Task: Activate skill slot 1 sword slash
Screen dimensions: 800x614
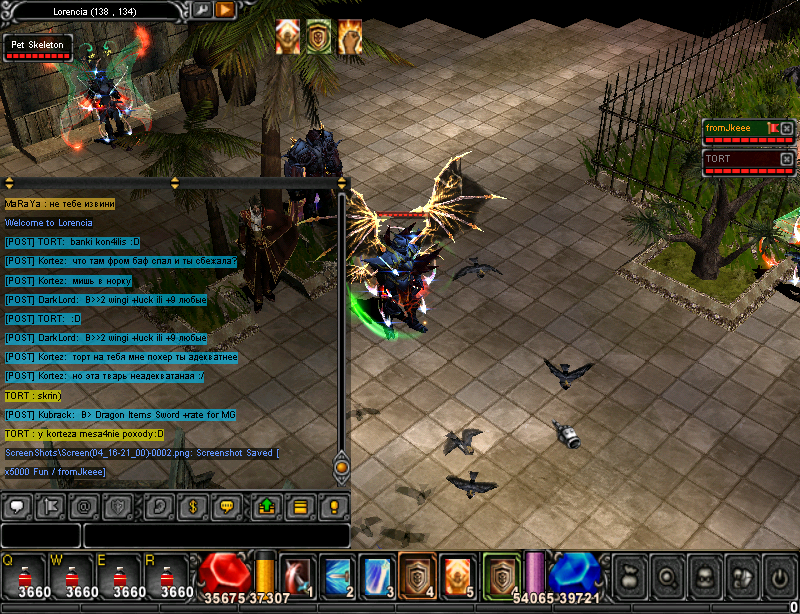Action: (x=296, y=576)
